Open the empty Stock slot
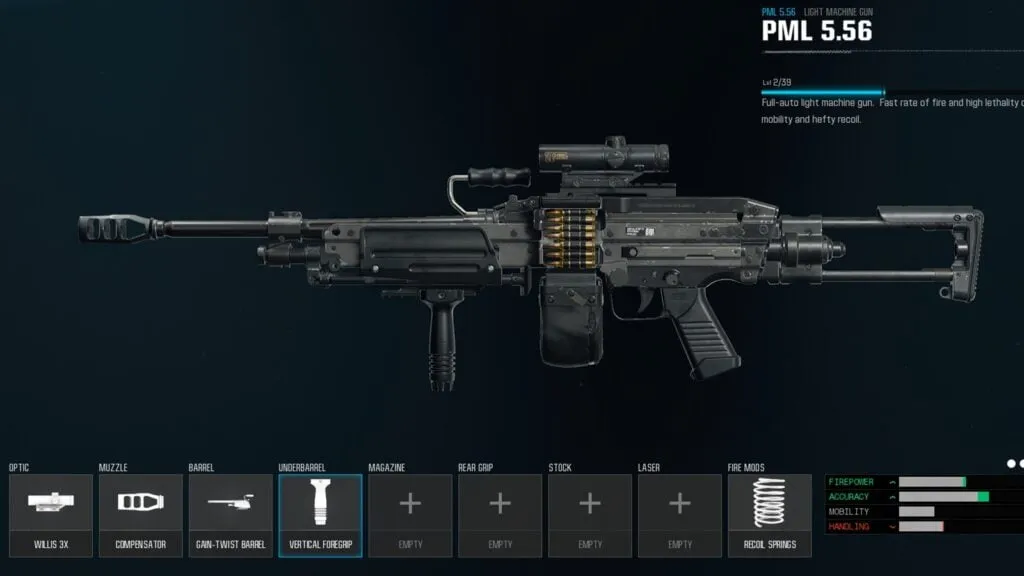Image resolution: width=1024 pixels, height=576 pixels. point(590,515)
